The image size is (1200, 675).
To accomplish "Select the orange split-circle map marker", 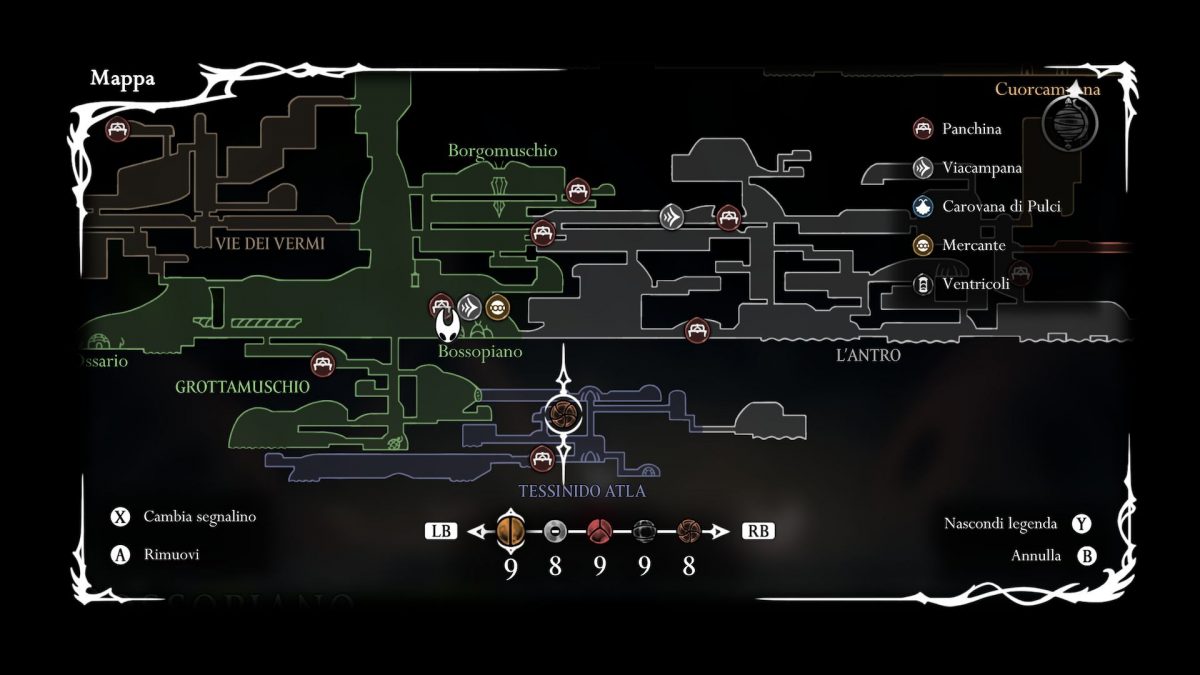I will [510, 531].
